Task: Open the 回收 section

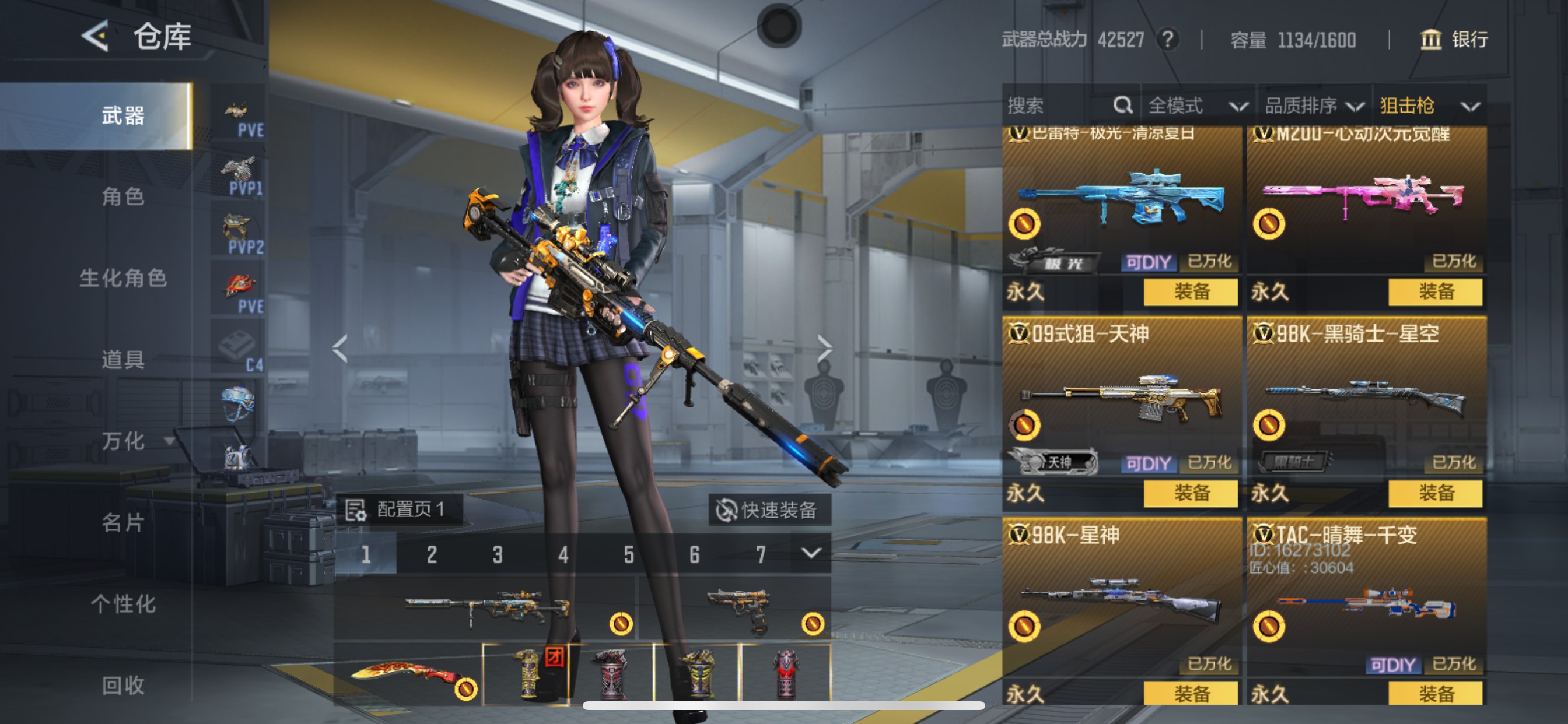Action: click(x=123, y=685)
